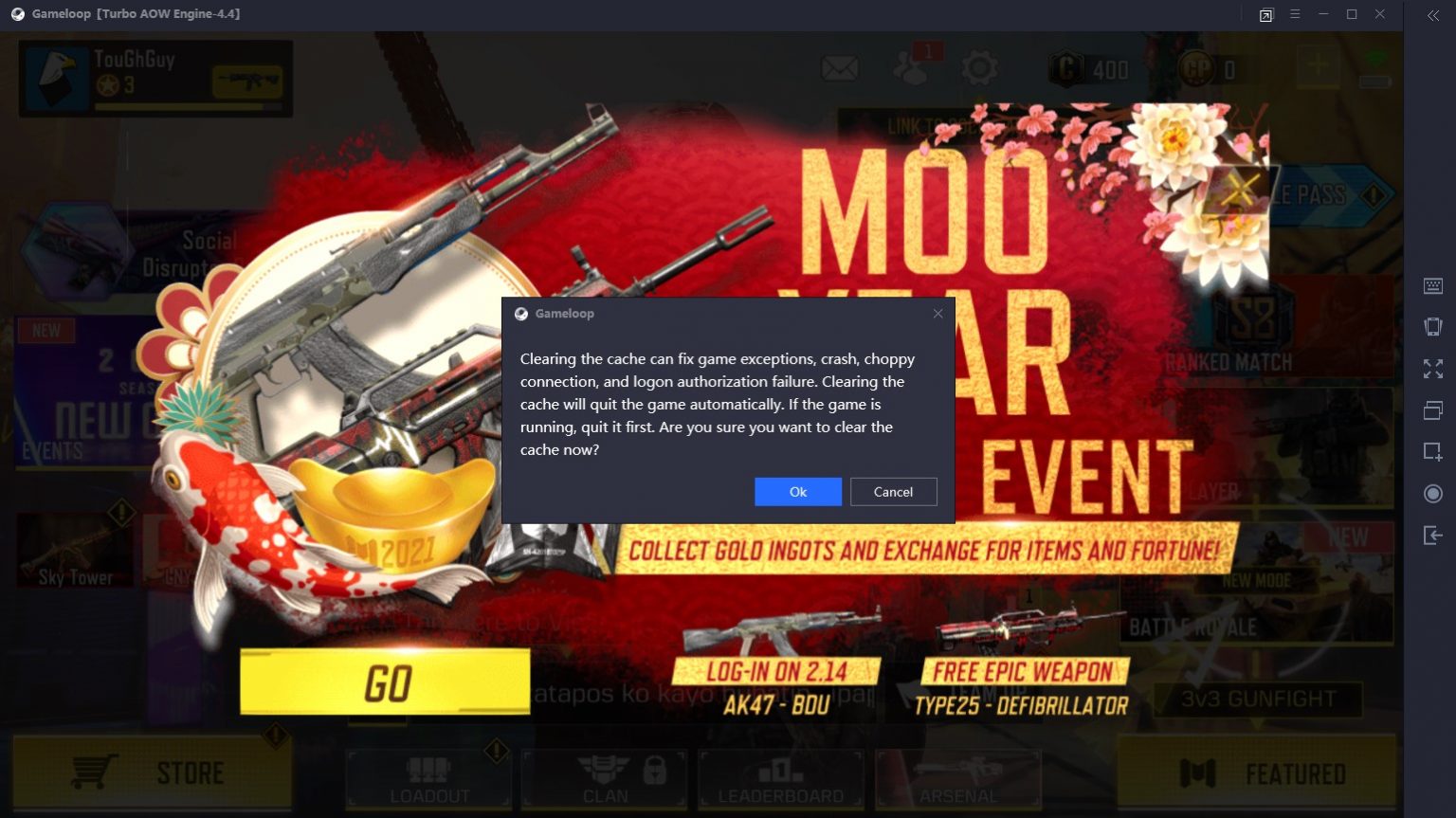Confirm cache clearing with Ok

pos(797,491)
